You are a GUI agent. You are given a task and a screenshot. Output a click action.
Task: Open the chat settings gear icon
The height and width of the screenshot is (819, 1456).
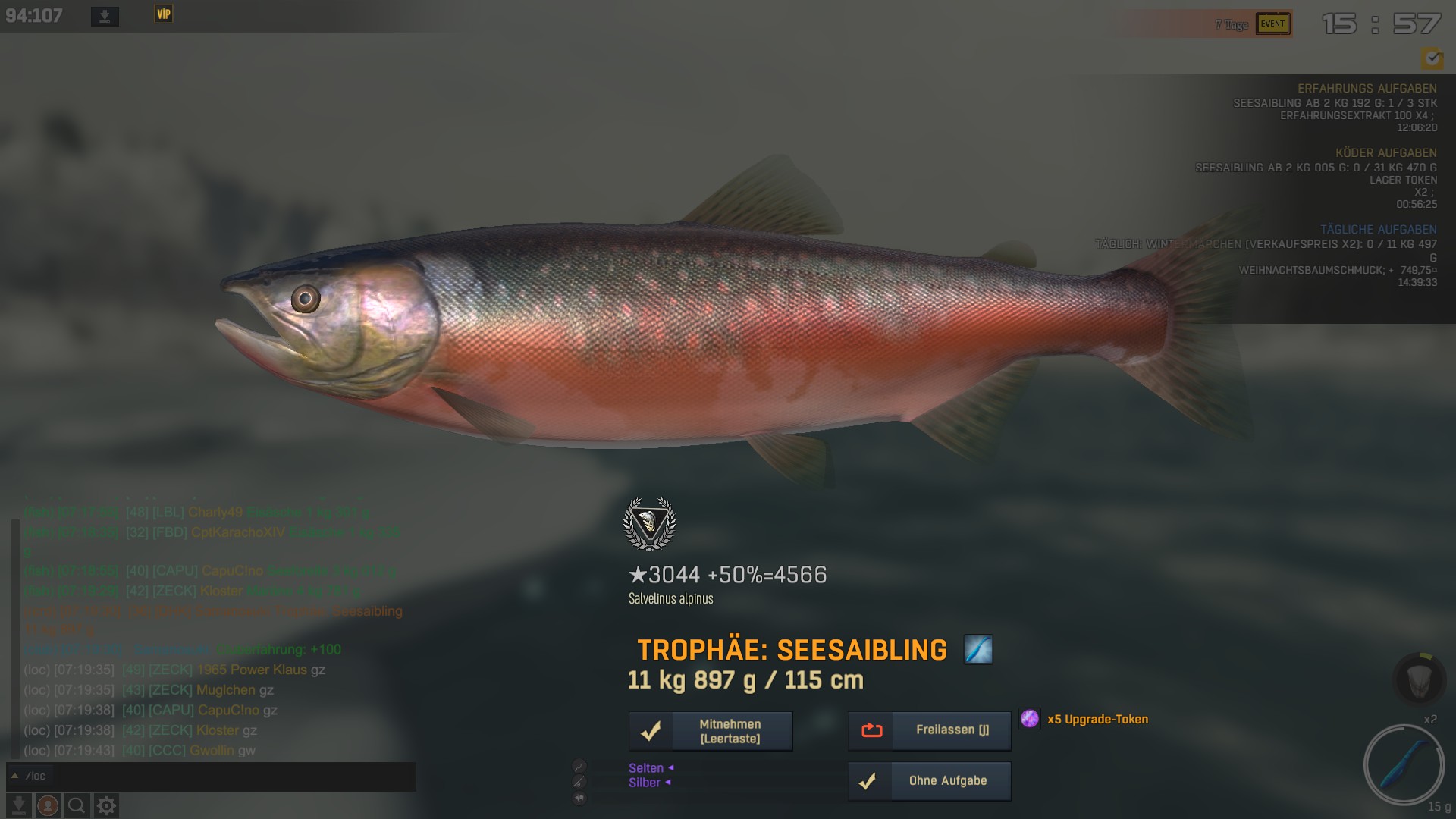(x=106, y=805)
